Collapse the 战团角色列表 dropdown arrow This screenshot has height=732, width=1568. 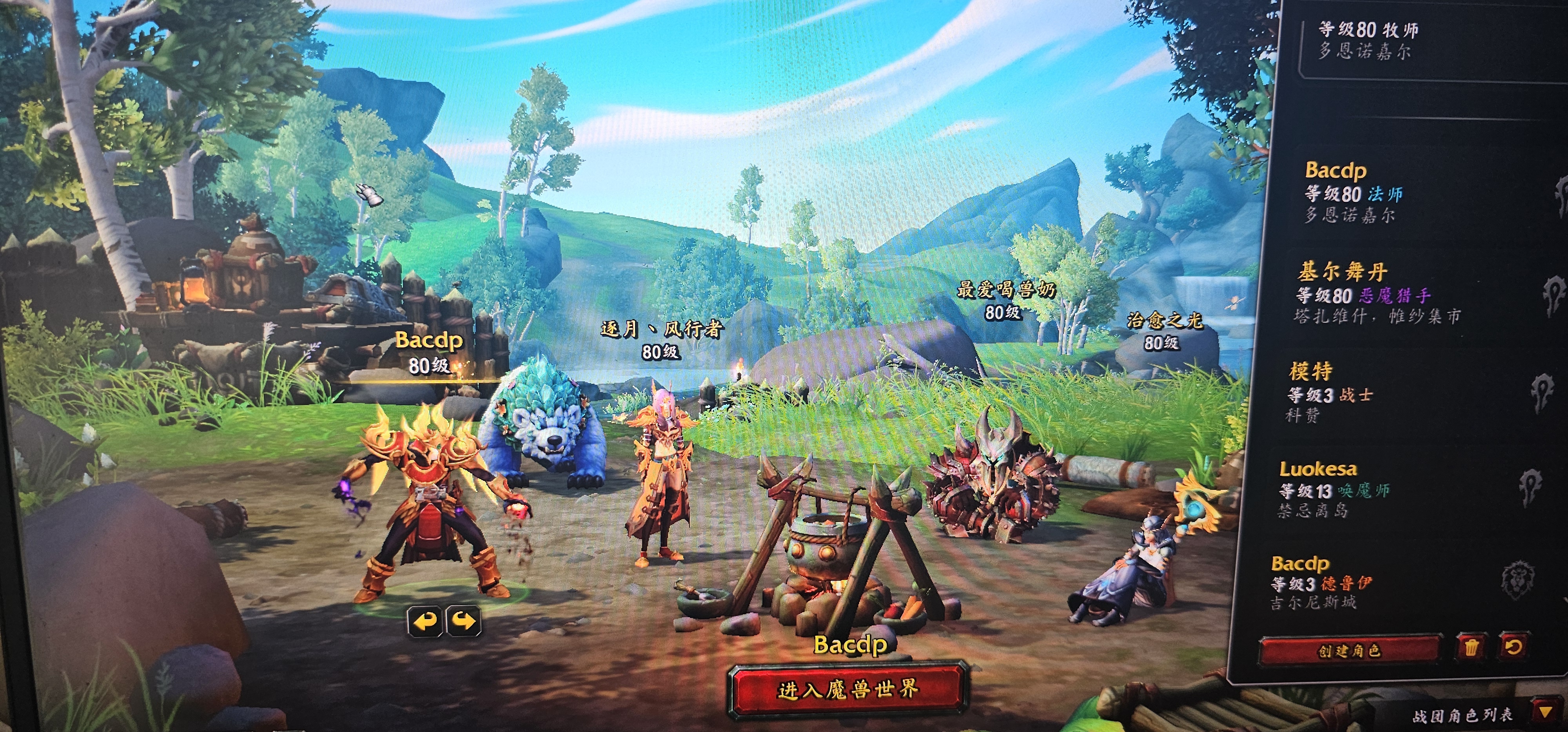tap(1544, 712)
